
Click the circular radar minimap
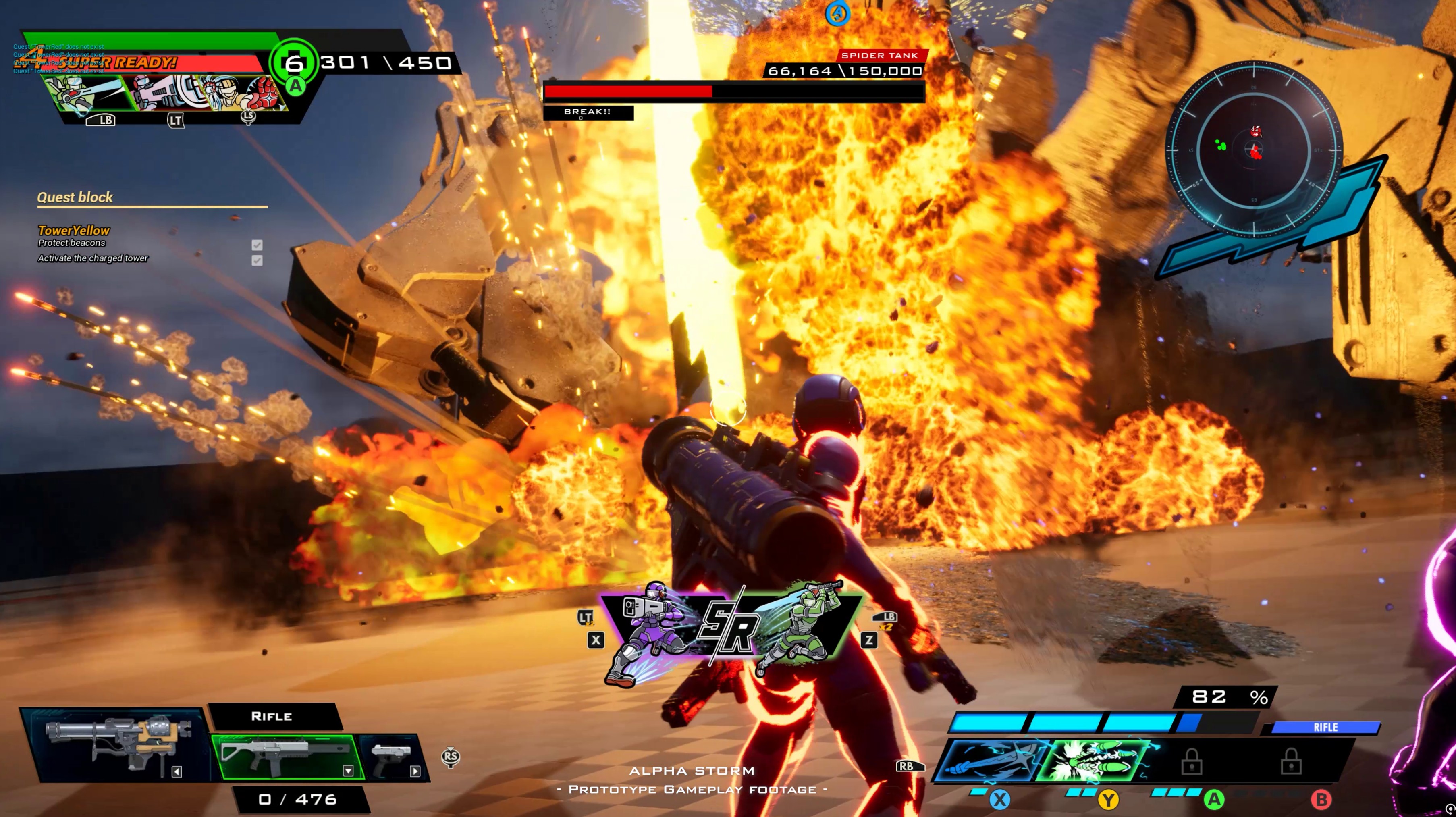tap(1254, 149)
